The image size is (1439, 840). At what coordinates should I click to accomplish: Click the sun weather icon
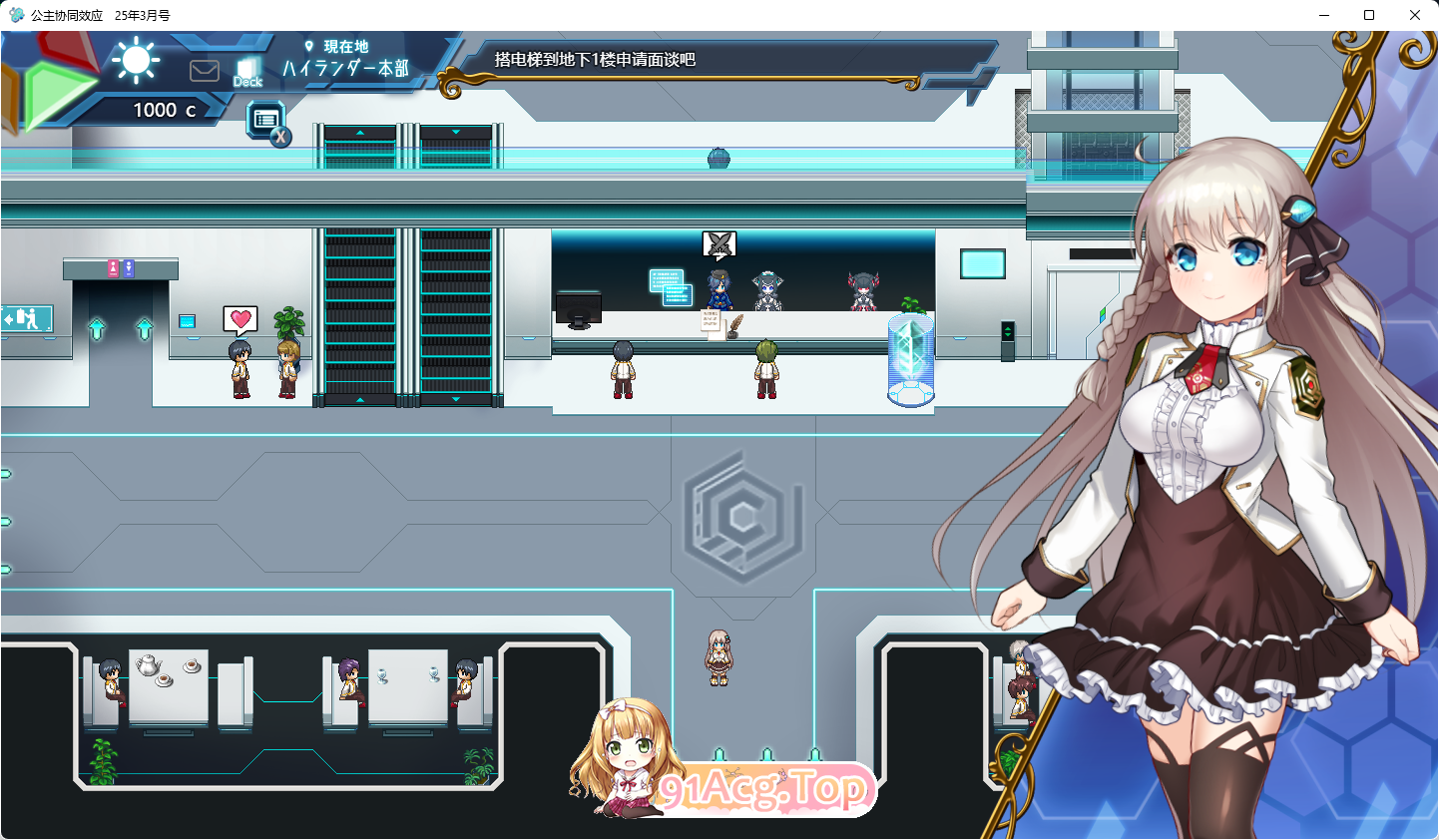point(137,61)
